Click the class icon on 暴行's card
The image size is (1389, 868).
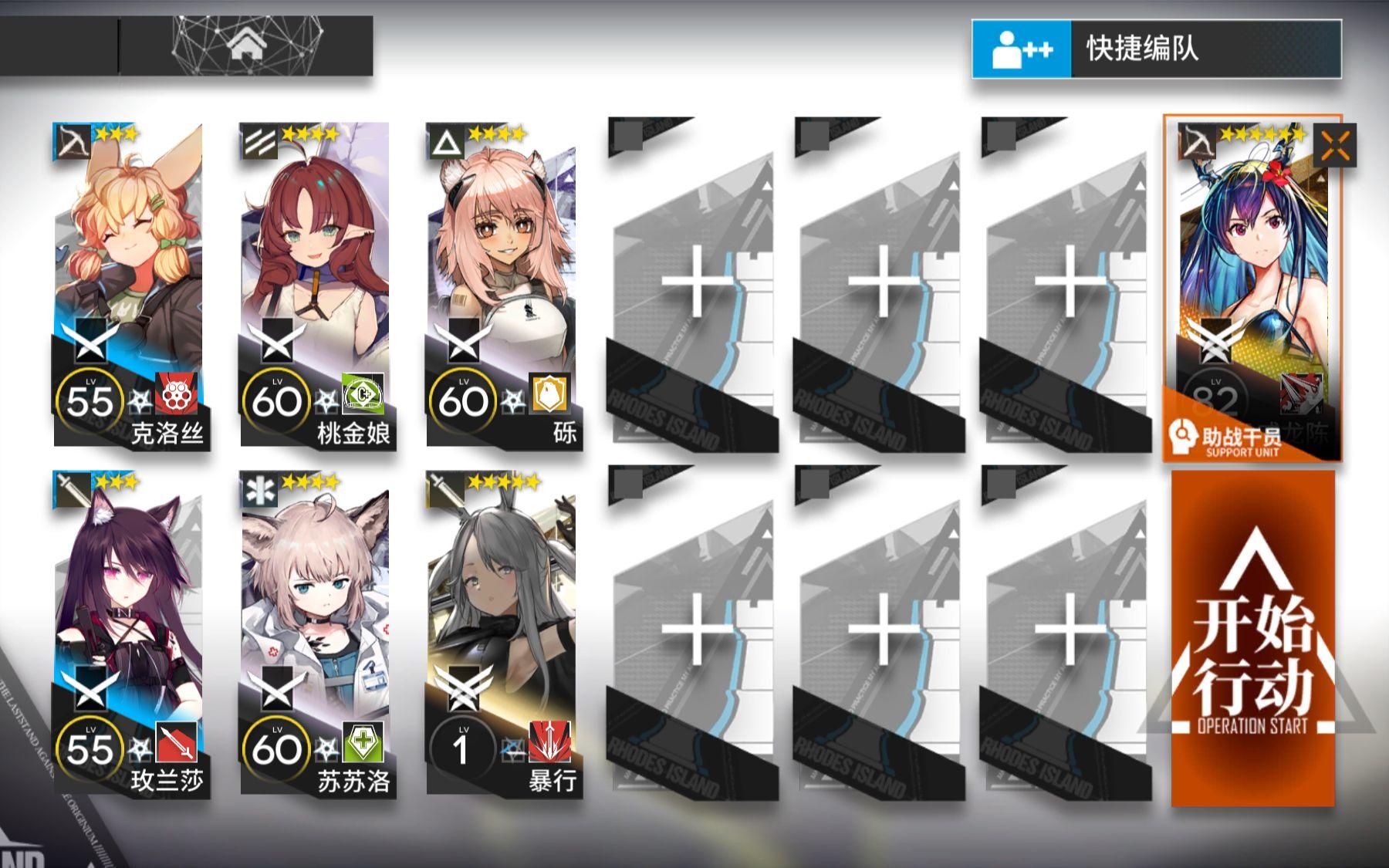(444, 488)
